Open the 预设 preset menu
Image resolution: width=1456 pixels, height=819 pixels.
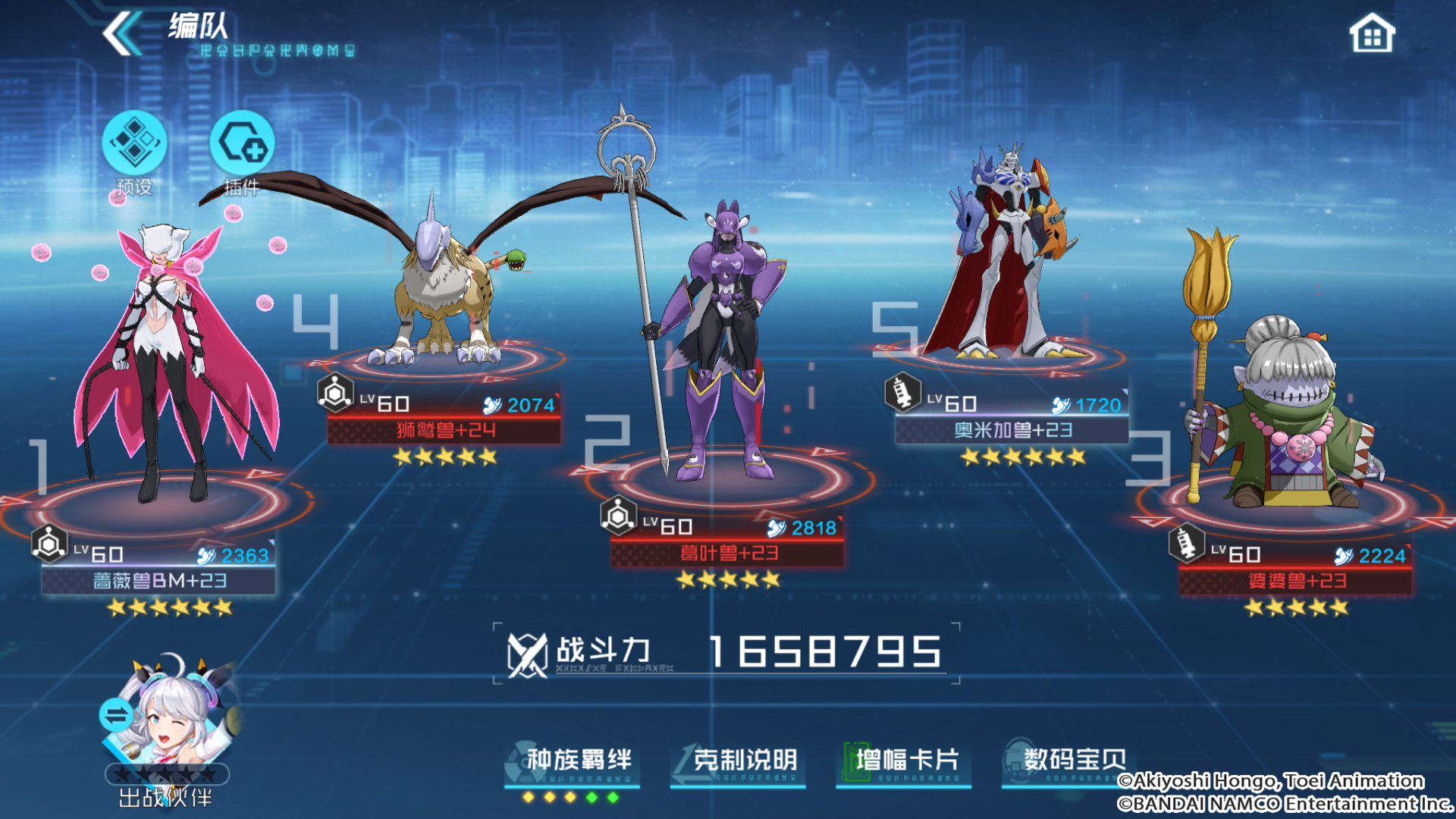click(x=134, y=146)
